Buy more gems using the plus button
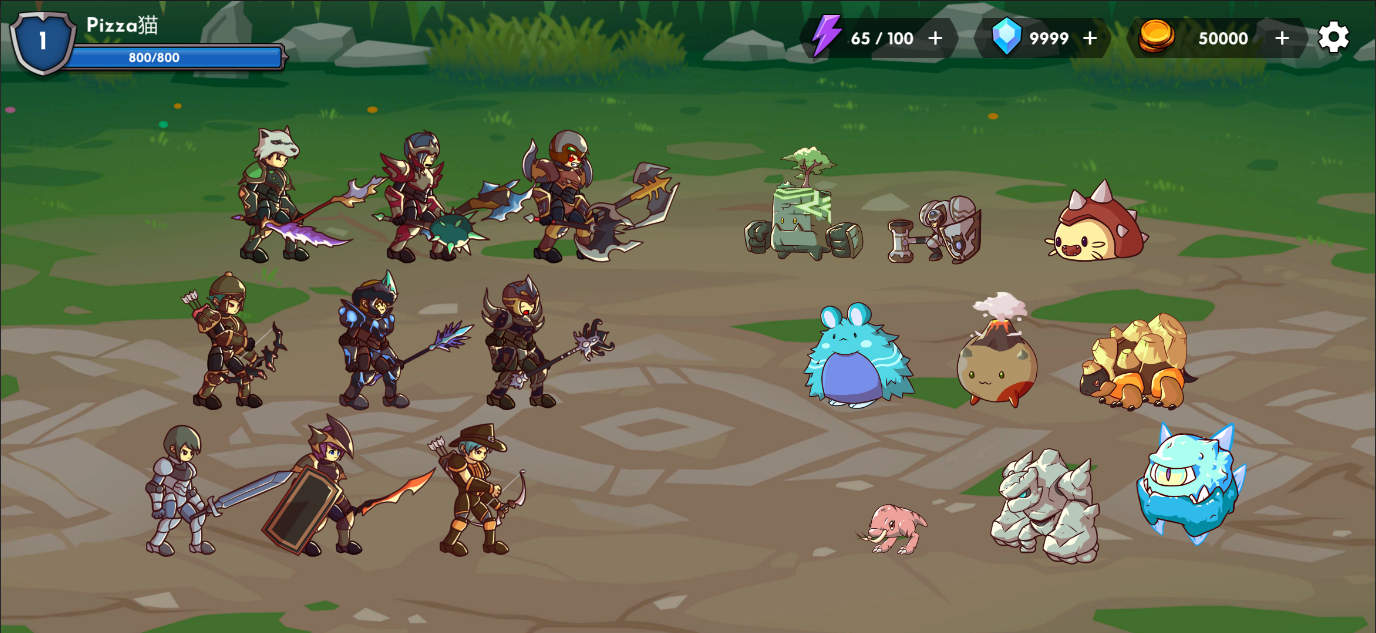This screenshot has height=633, width=1376. point(1090,38)
